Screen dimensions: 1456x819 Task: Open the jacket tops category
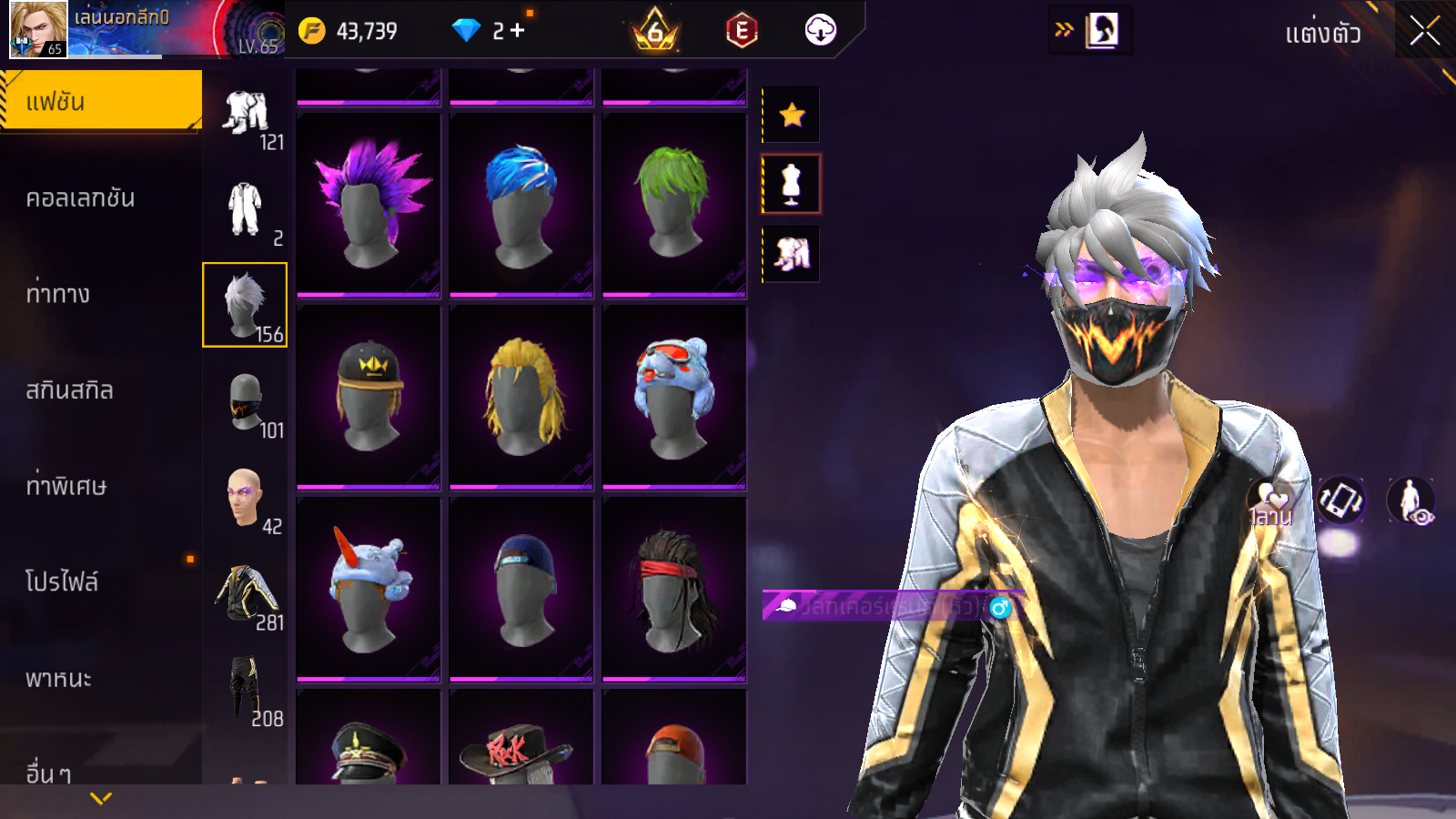[x=245, y=593]
